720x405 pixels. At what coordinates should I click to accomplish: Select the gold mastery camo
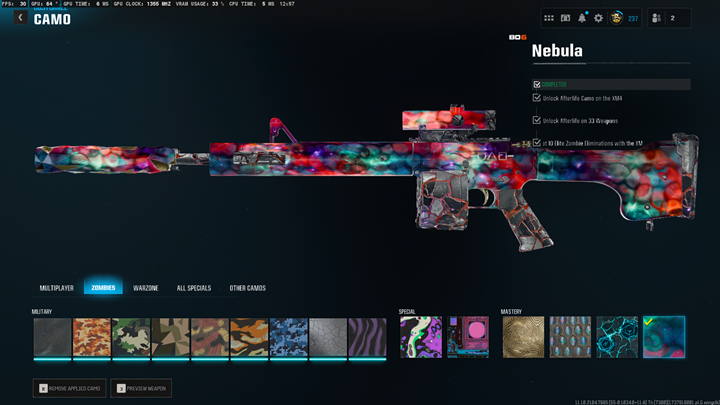point(521,338)
